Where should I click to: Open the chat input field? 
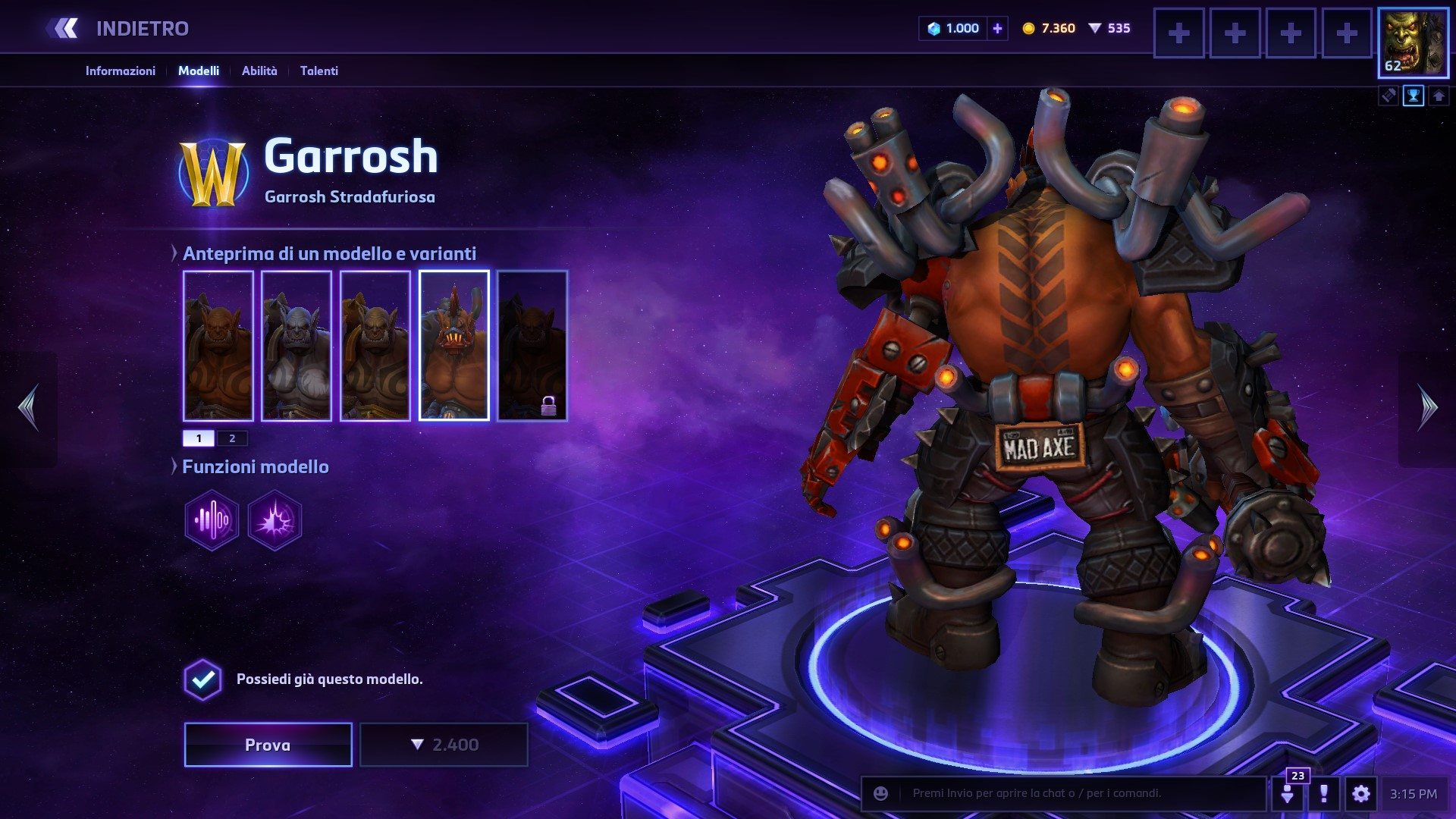(x=1077, y=793)
